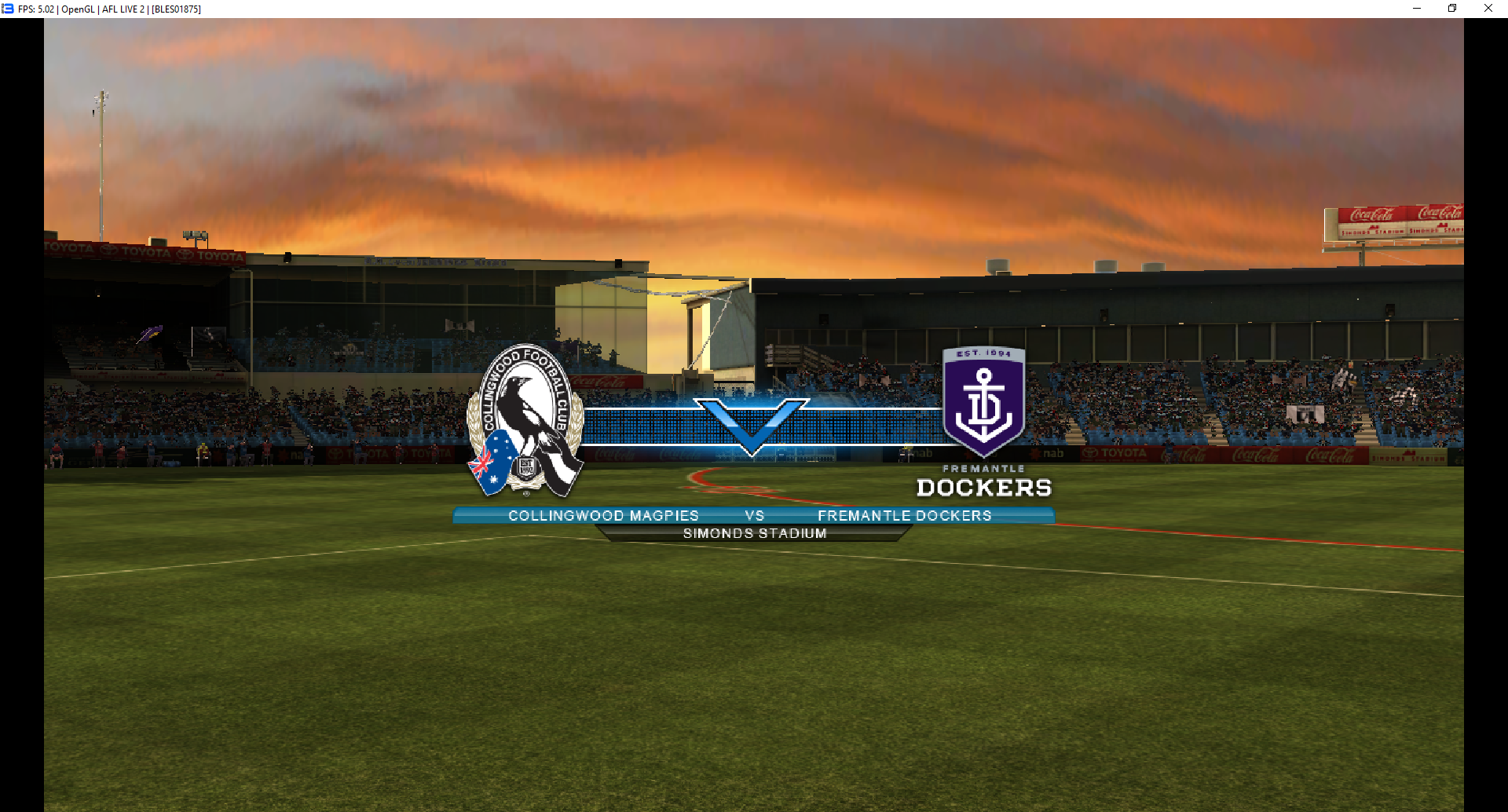Close the emulator window
The image size is (1508, 812).
pyautogui.click(x=1488, y=9)
